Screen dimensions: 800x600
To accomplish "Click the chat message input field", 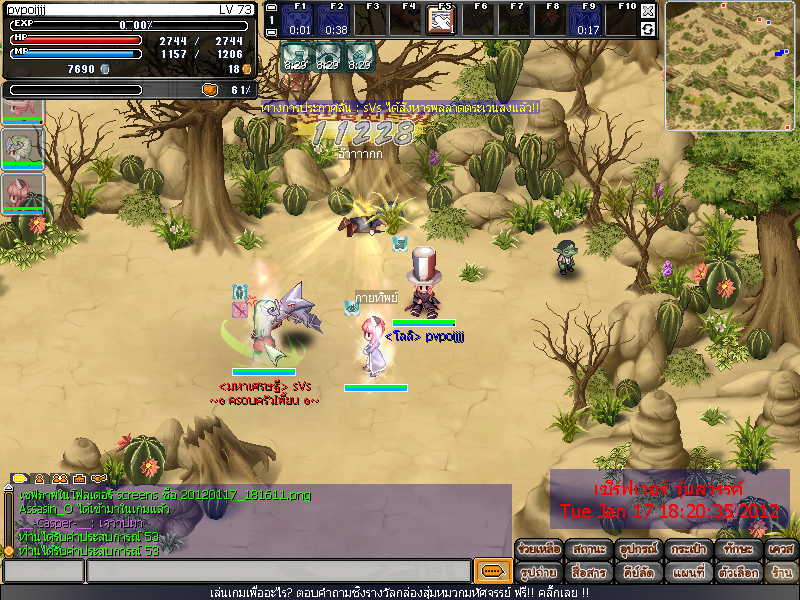I will coord(278,571).
